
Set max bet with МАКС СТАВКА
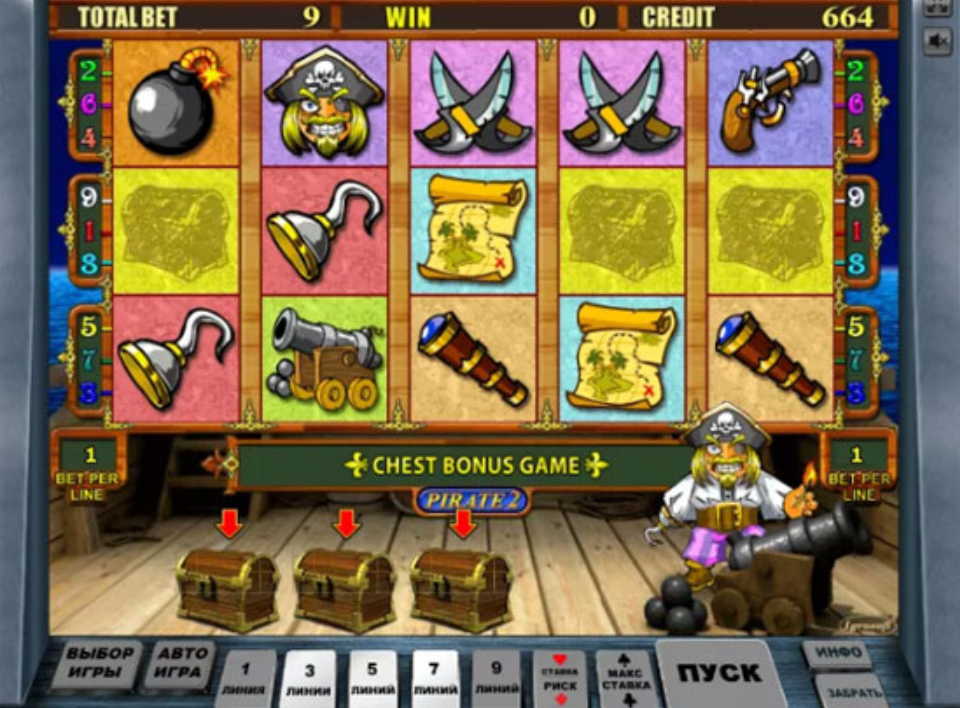click(x=624, y=679)
